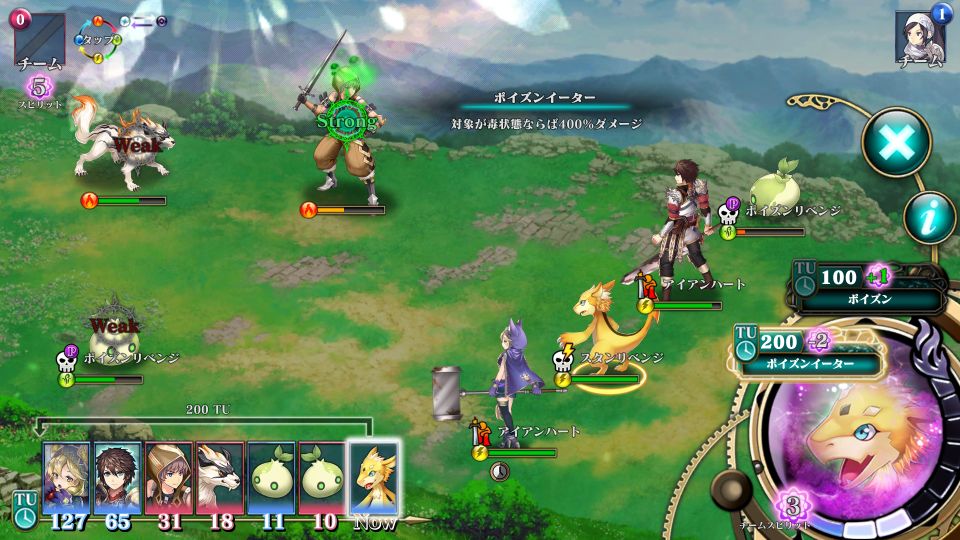This screenshot has height=540, width=960.
Task: Choose the ポイズンイーター 200 TU skill
Action: (x=810, y=352)
